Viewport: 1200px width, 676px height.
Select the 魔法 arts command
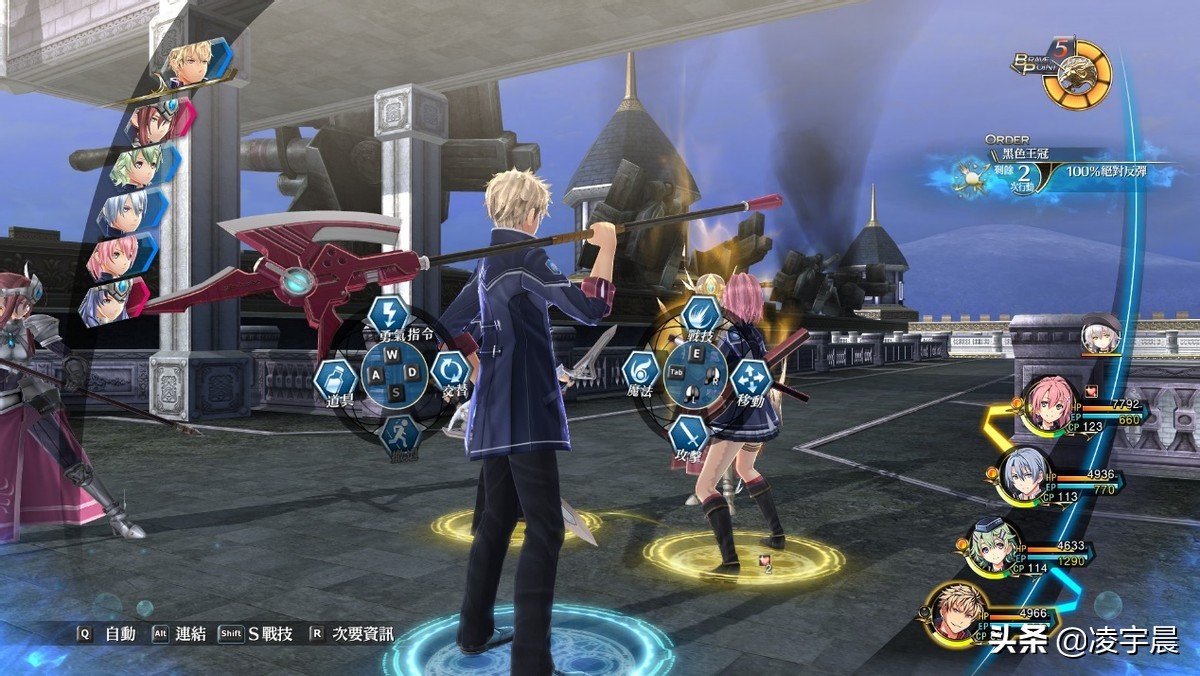640,371
